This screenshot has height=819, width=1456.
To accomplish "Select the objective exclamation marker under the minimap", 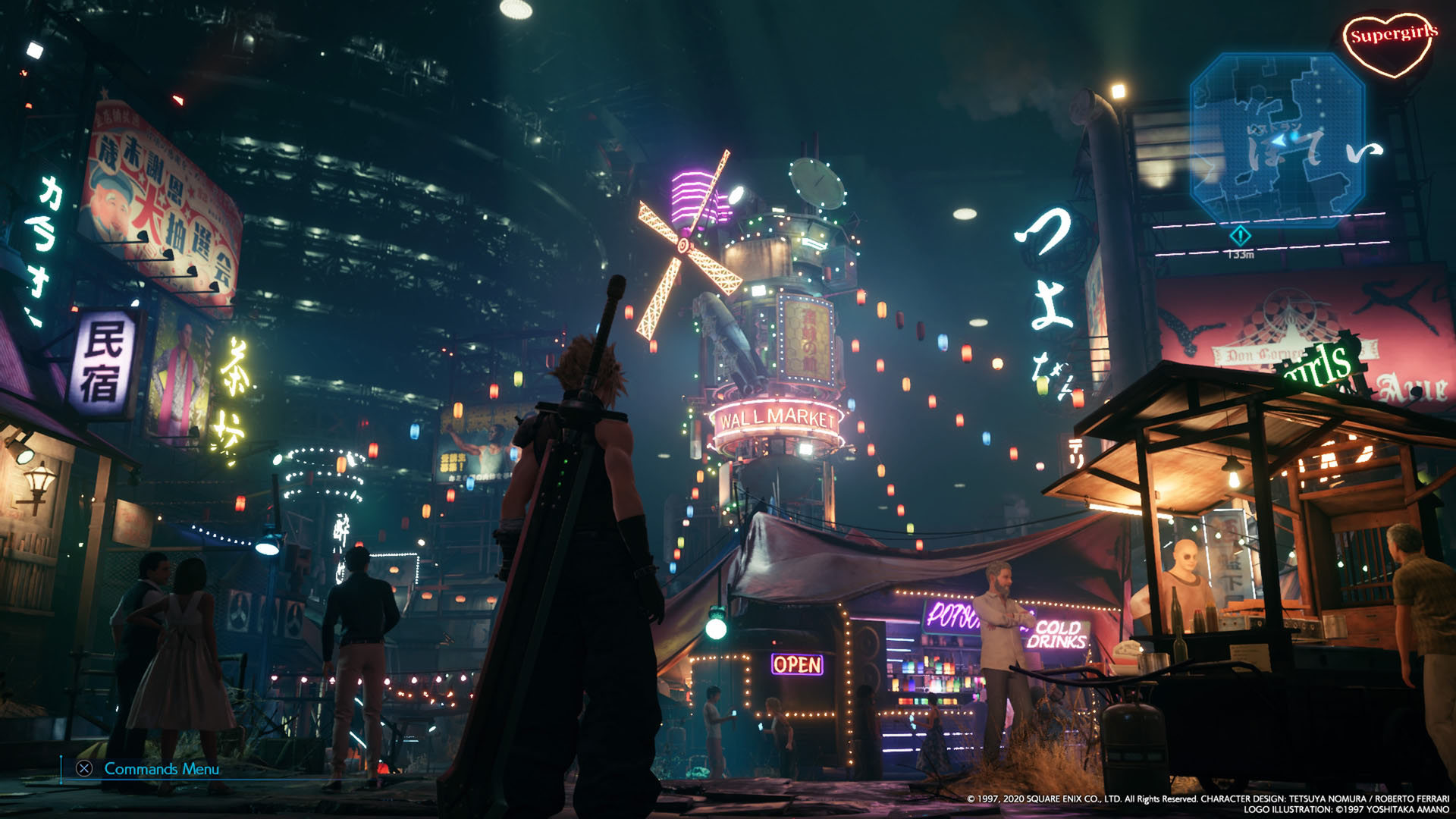I will [1240, 237].
